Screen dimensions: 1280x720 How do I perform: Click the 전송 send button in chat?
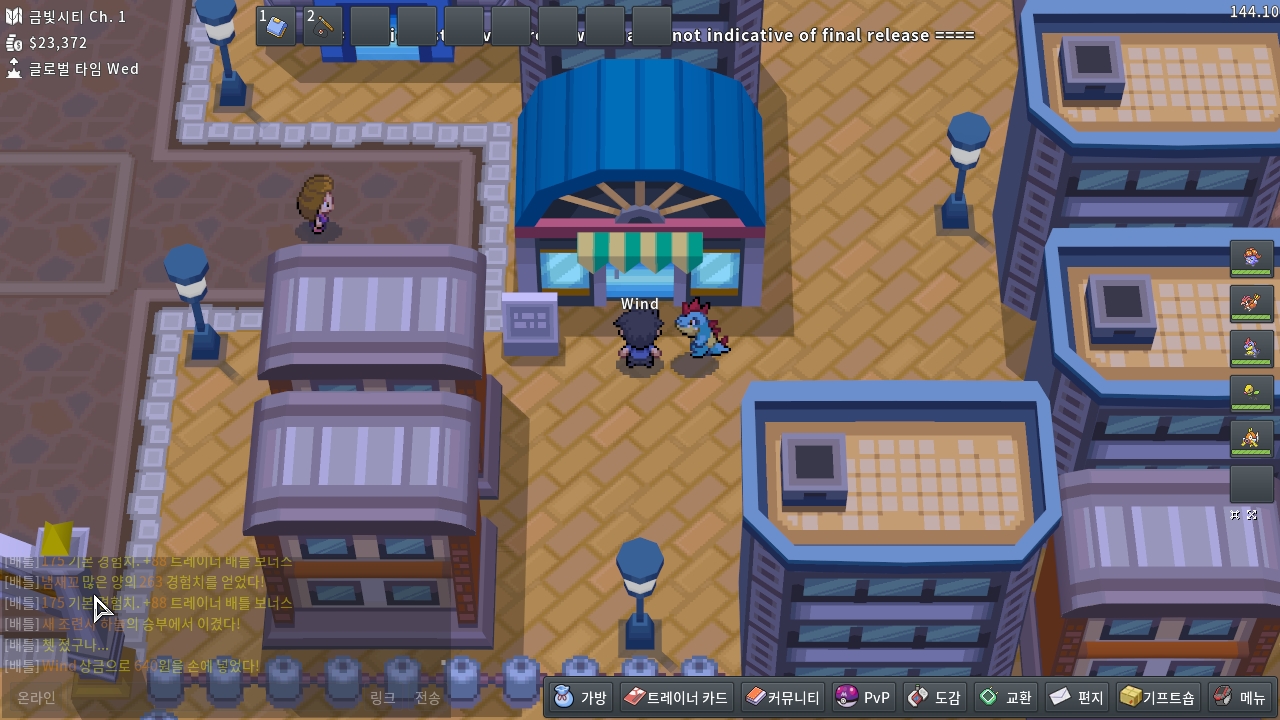click(428, 697)
